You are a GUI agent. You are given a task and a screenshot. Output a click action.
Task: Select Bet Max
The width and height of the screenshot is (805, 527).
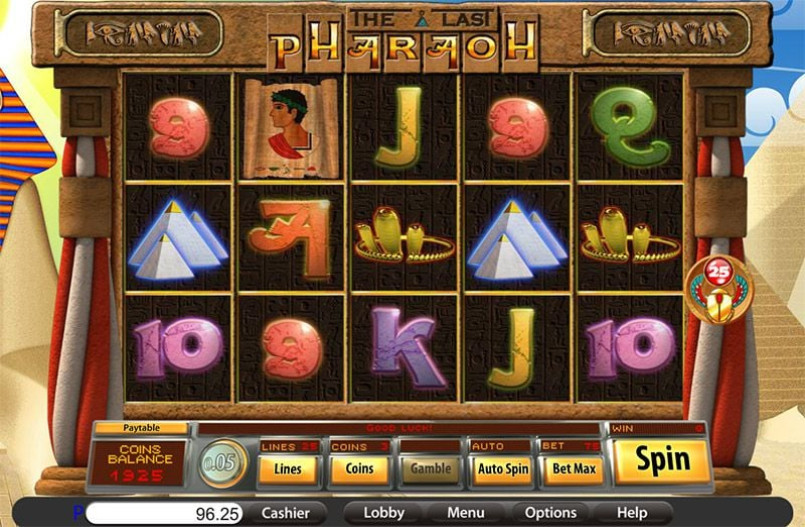[x=573, y=468]
